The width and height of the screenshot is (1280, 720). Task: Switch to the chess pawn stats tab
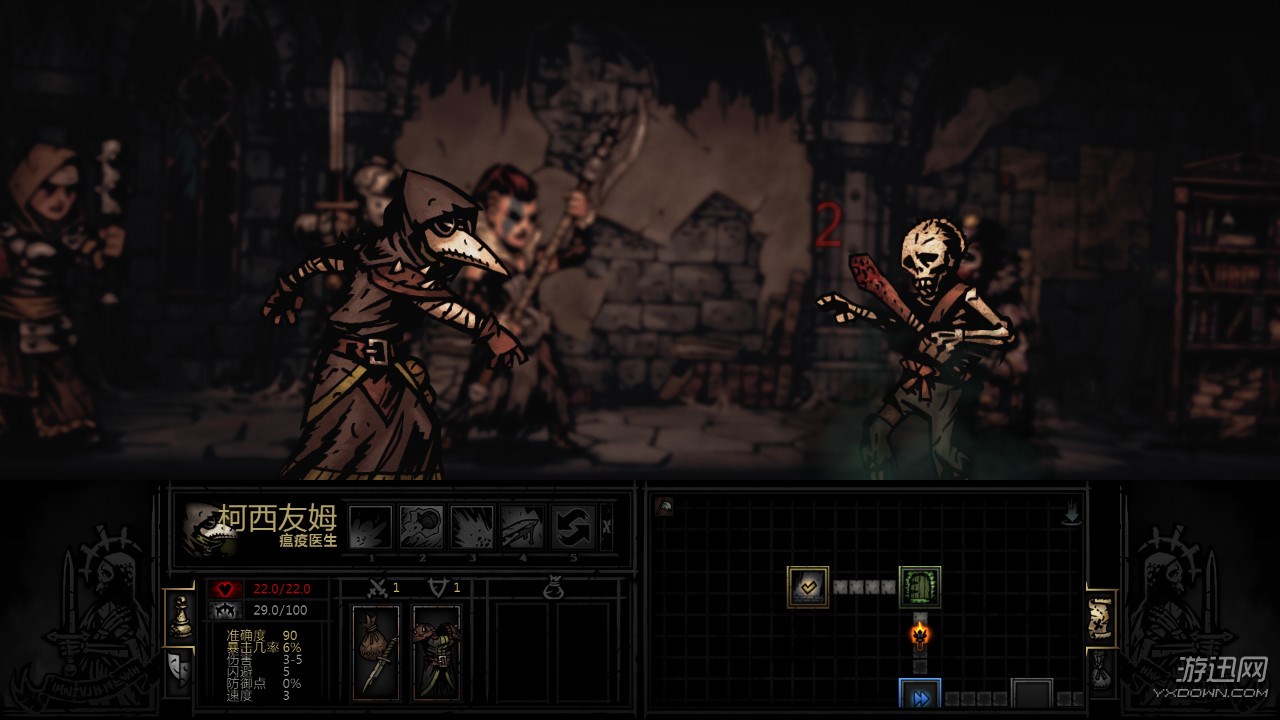click(x=180, y=616)
